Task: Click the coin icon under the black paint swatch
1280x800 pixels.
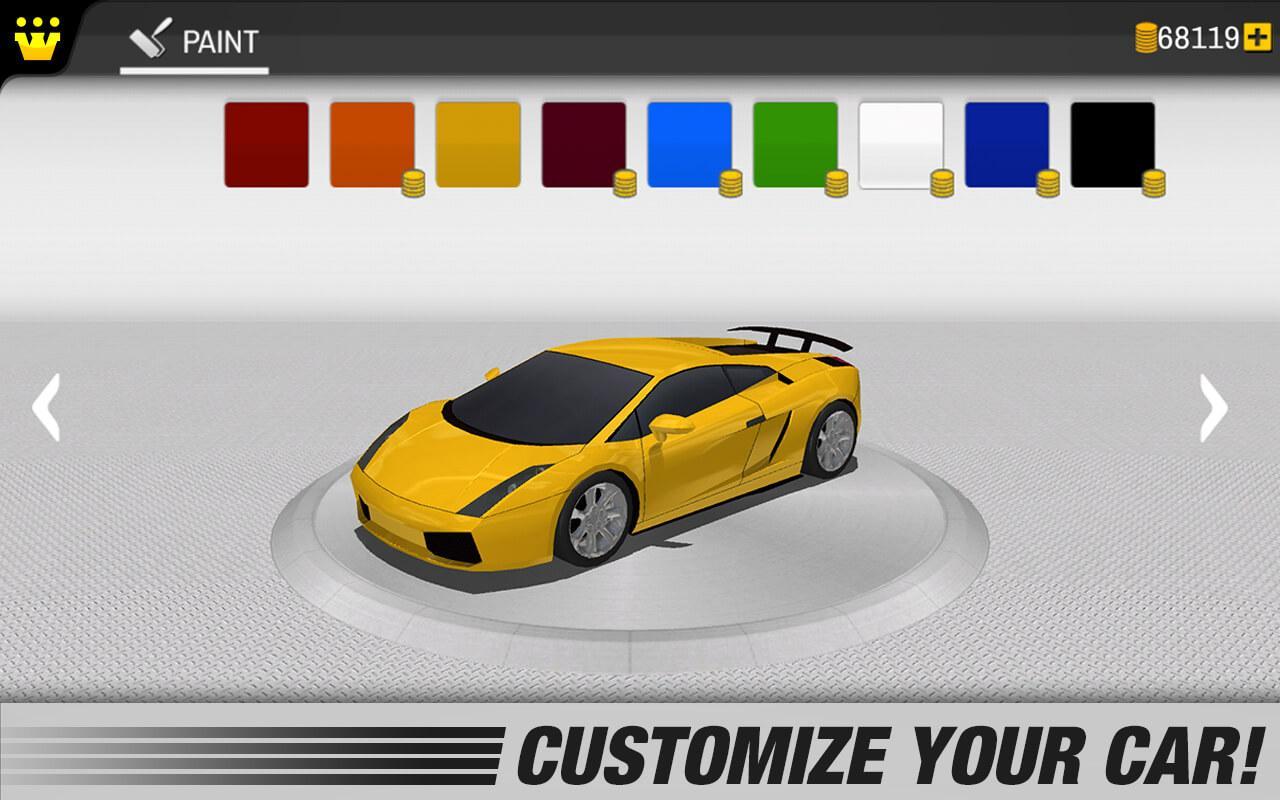Action: coord(1156,184)
